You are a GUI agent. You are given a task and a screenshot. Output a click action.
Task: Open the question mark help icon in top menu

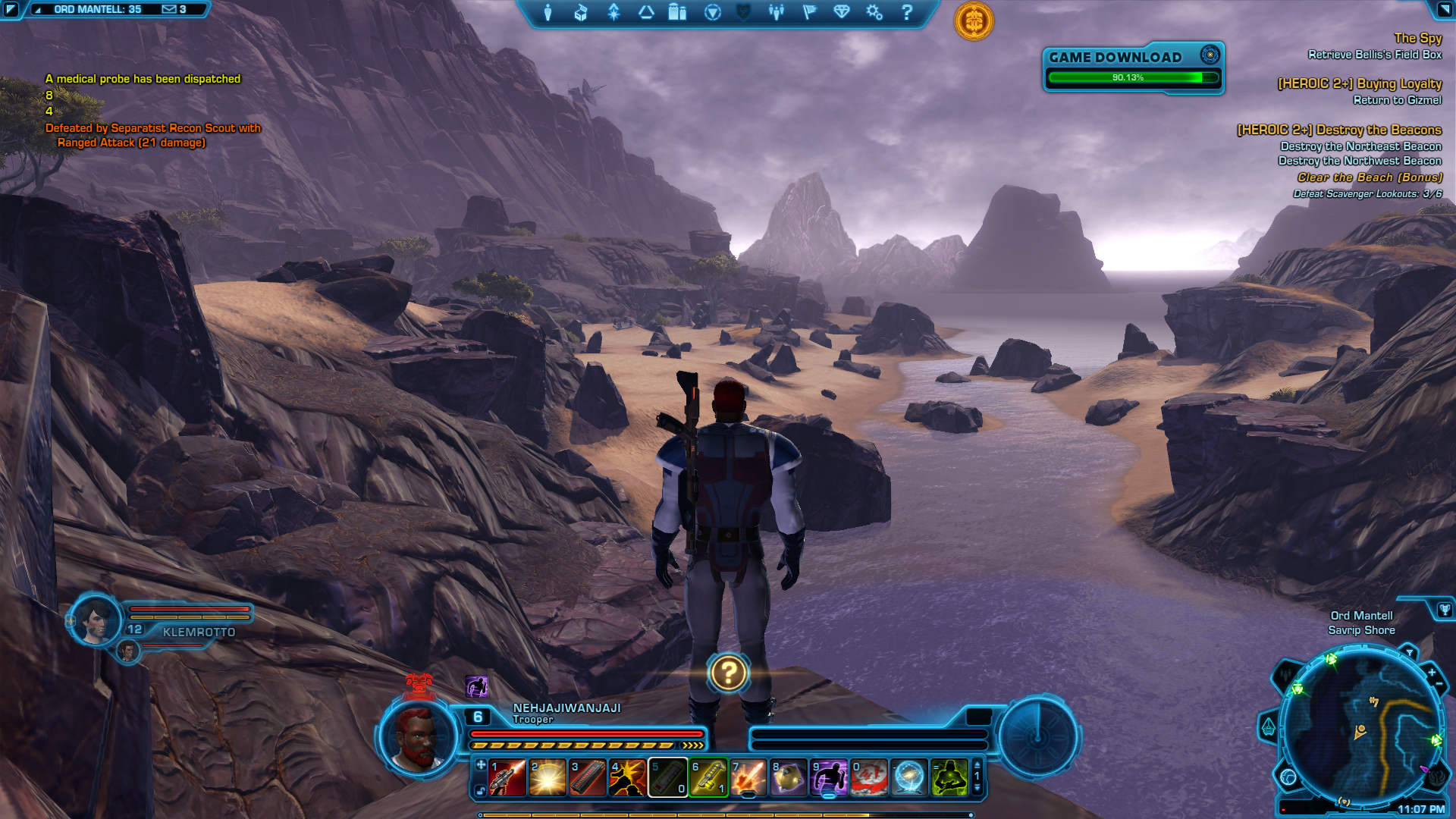(907, 13)
